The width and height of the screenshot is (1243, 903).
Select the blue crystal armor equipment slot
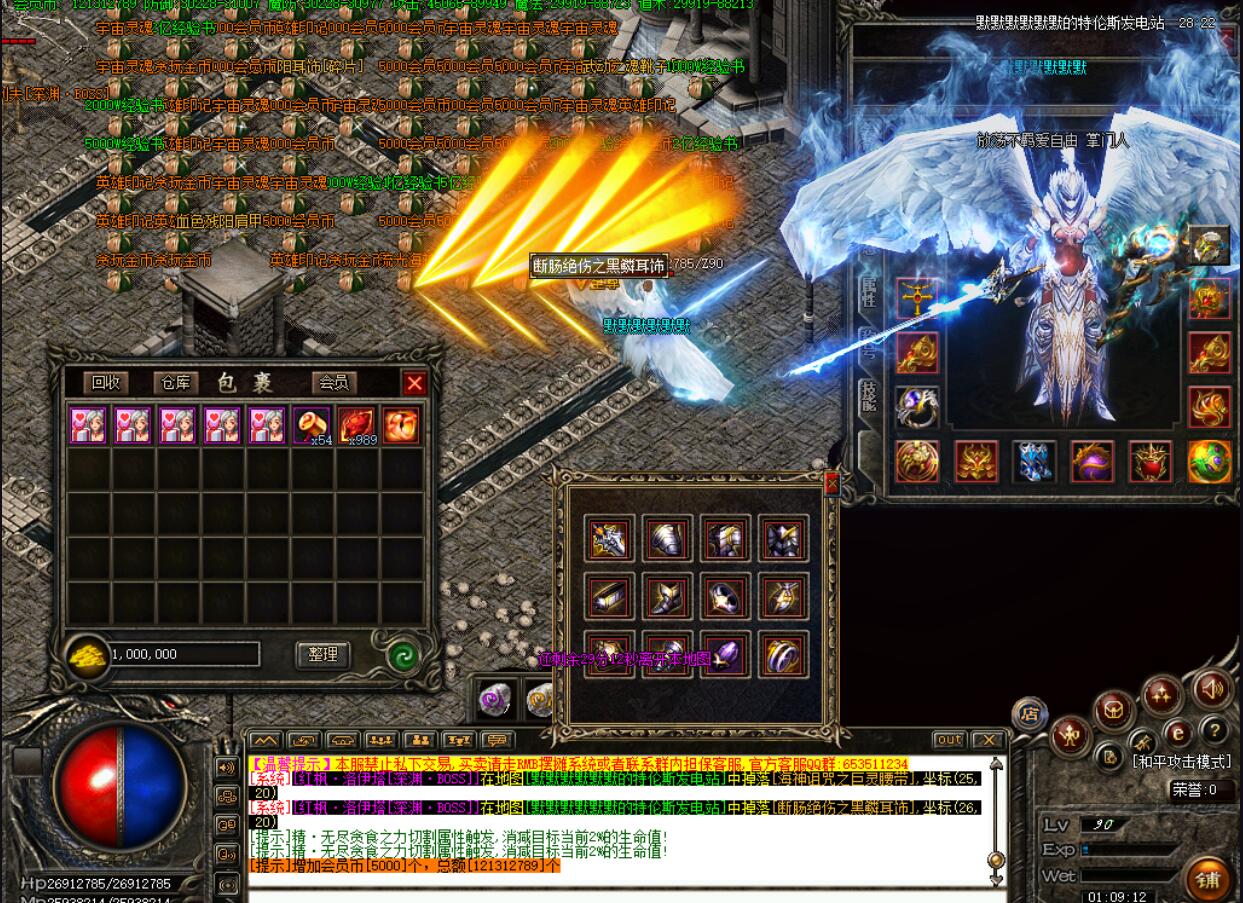tap(1034, 461)
